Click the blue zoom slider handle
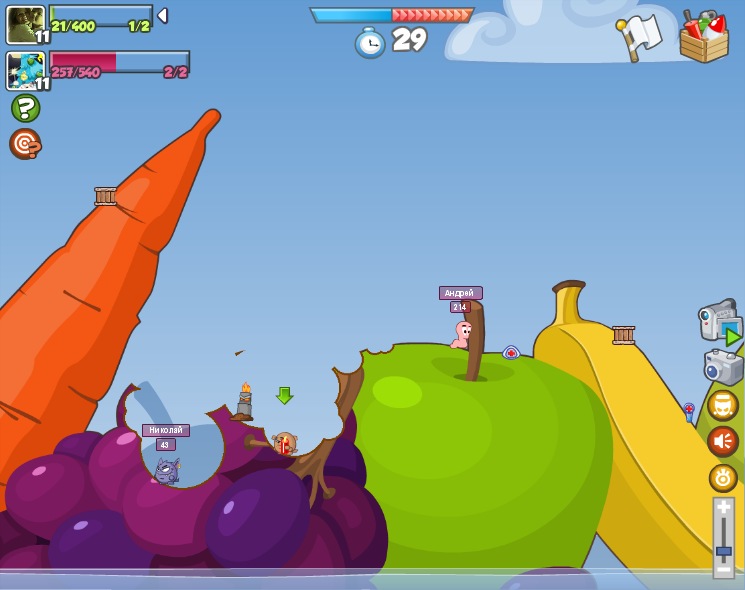The height and width of the screenshot is (590, 745). pyautogui.click(x=723, y=550)
